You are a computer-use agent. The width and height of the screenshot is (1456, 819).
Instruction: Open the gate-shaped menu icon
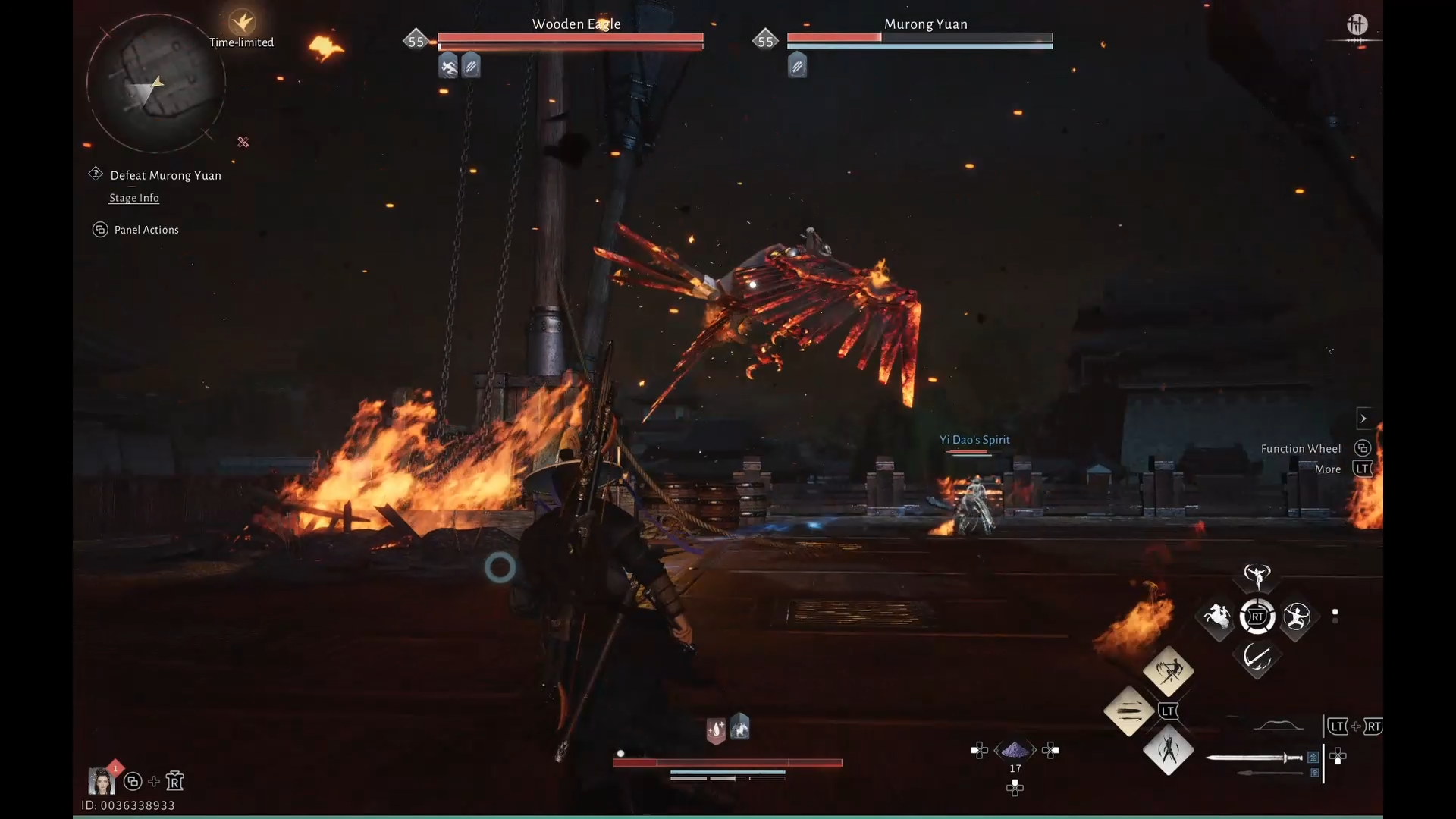[x=1357, y=26]
